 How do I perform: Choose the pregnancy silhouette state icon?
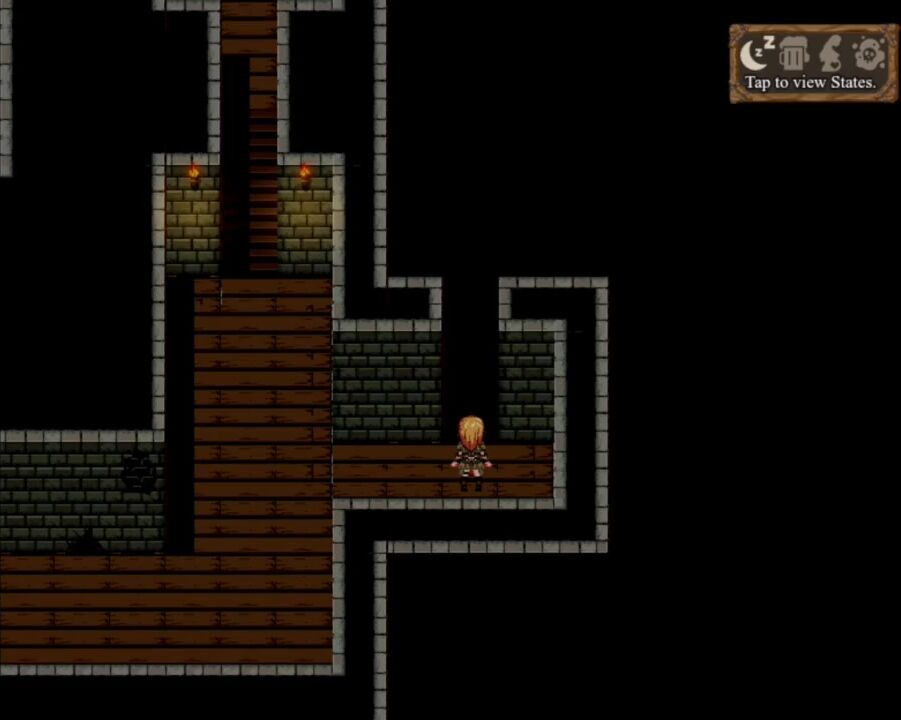pos(831,54)
